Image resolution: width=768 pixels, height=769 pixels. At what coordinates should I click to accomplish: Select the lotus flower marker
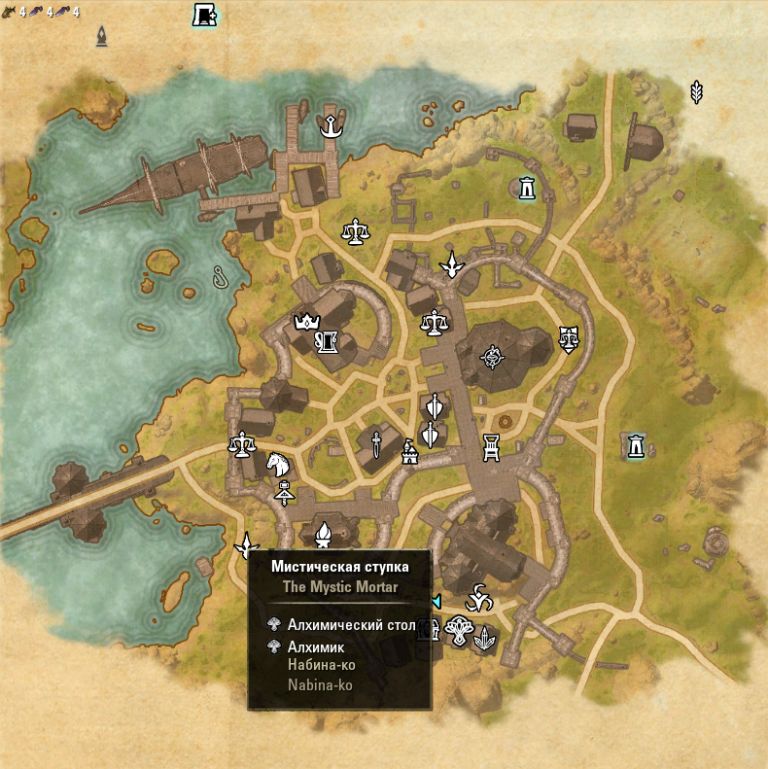tap(460, 630)
